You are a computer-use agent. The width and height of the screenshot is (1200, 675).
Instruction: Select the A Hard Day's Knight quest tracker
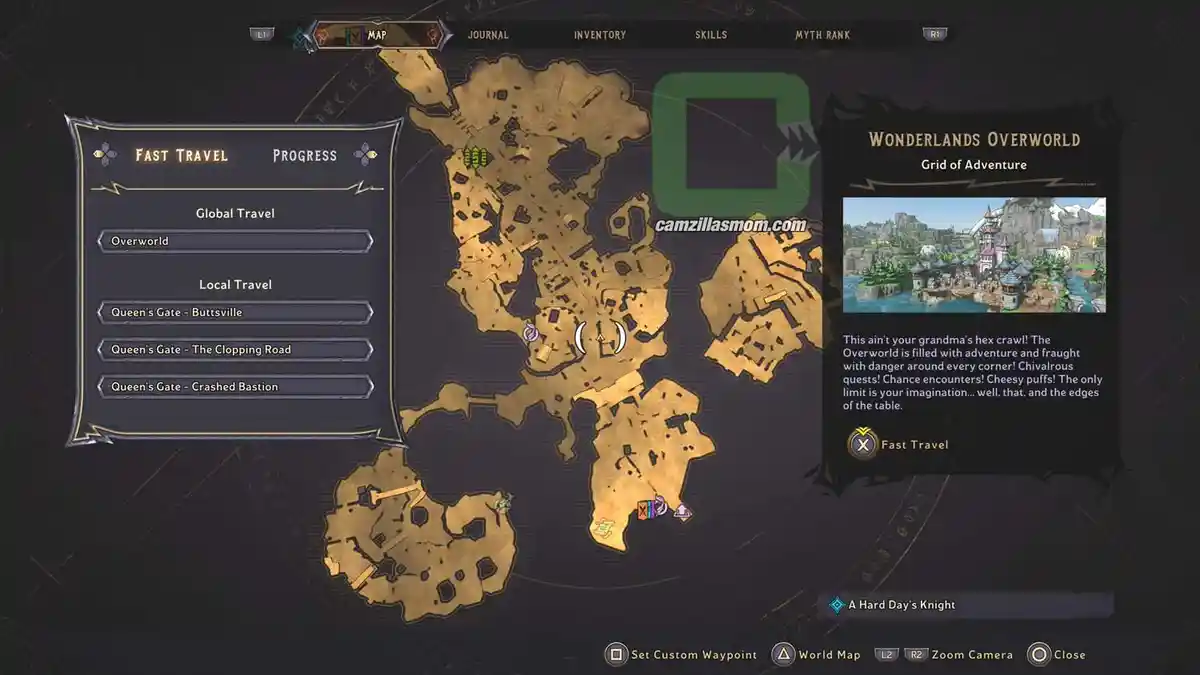[900, 605]
